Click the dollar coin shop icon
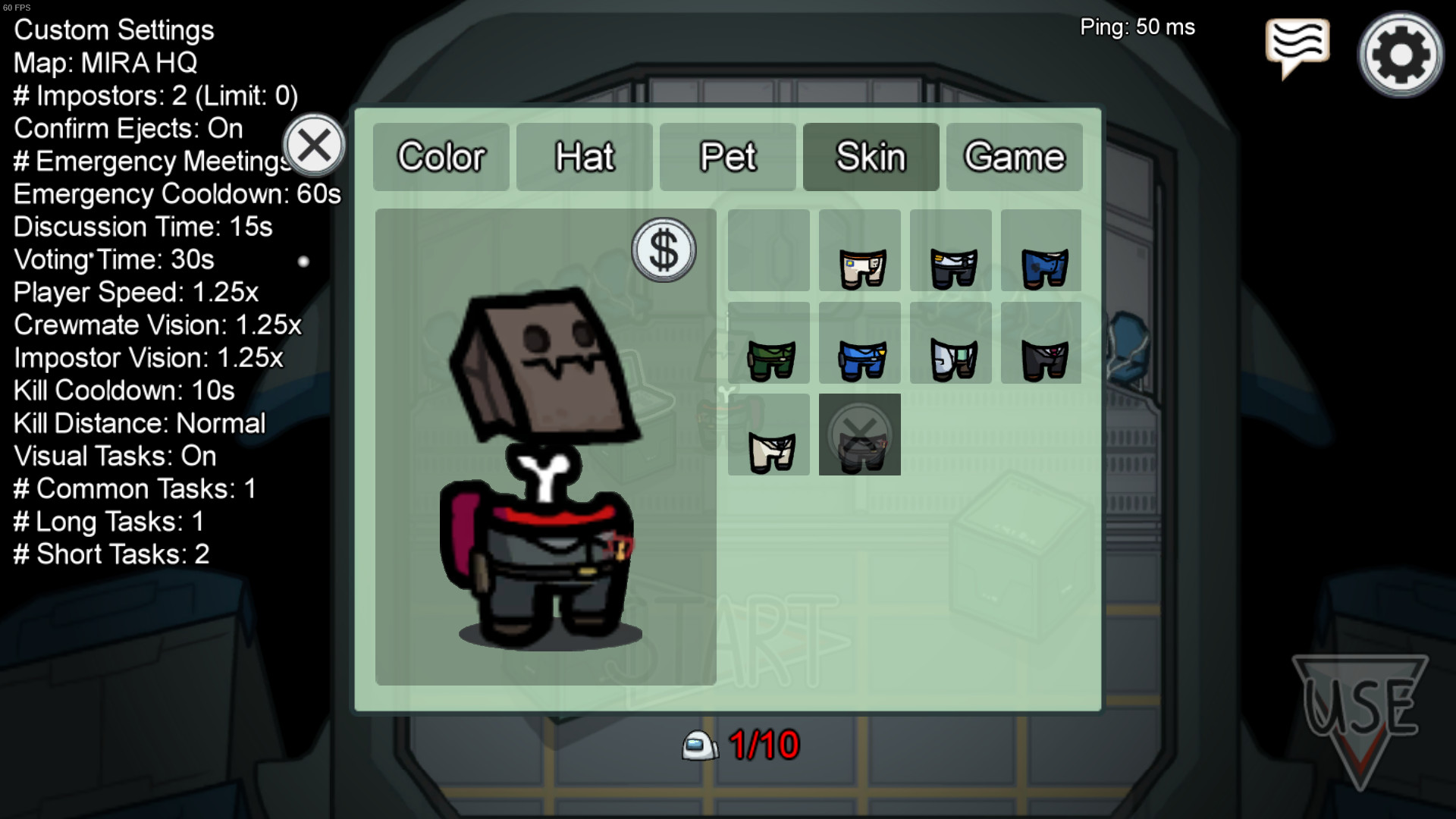Image resolution: width=1456 pixels, height=819 pixels. click(x=664, y=250)
